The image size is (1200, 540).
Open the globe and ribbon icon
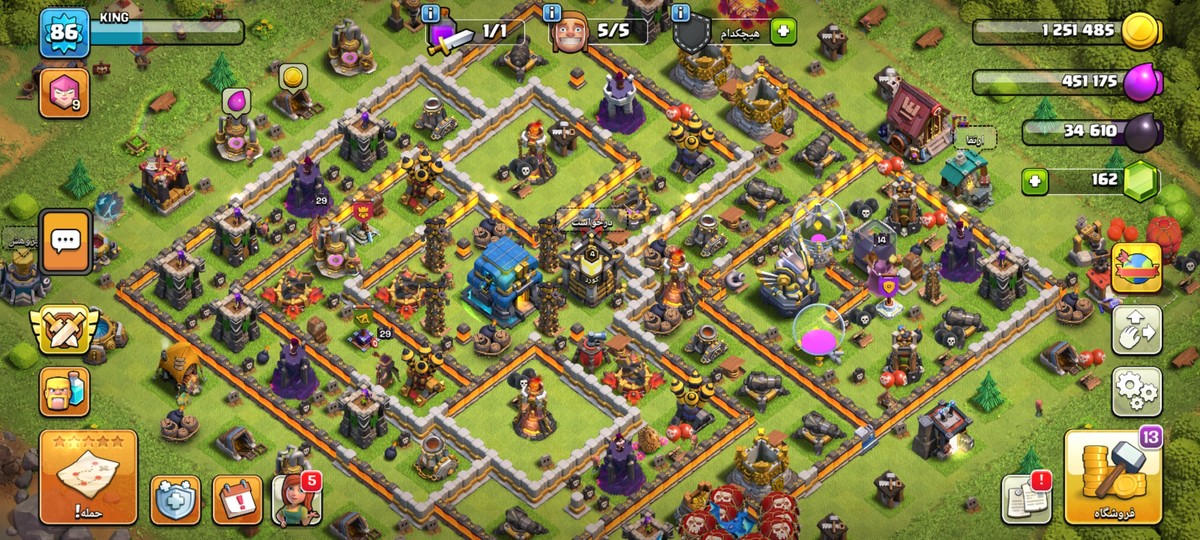coord(1137,267)
